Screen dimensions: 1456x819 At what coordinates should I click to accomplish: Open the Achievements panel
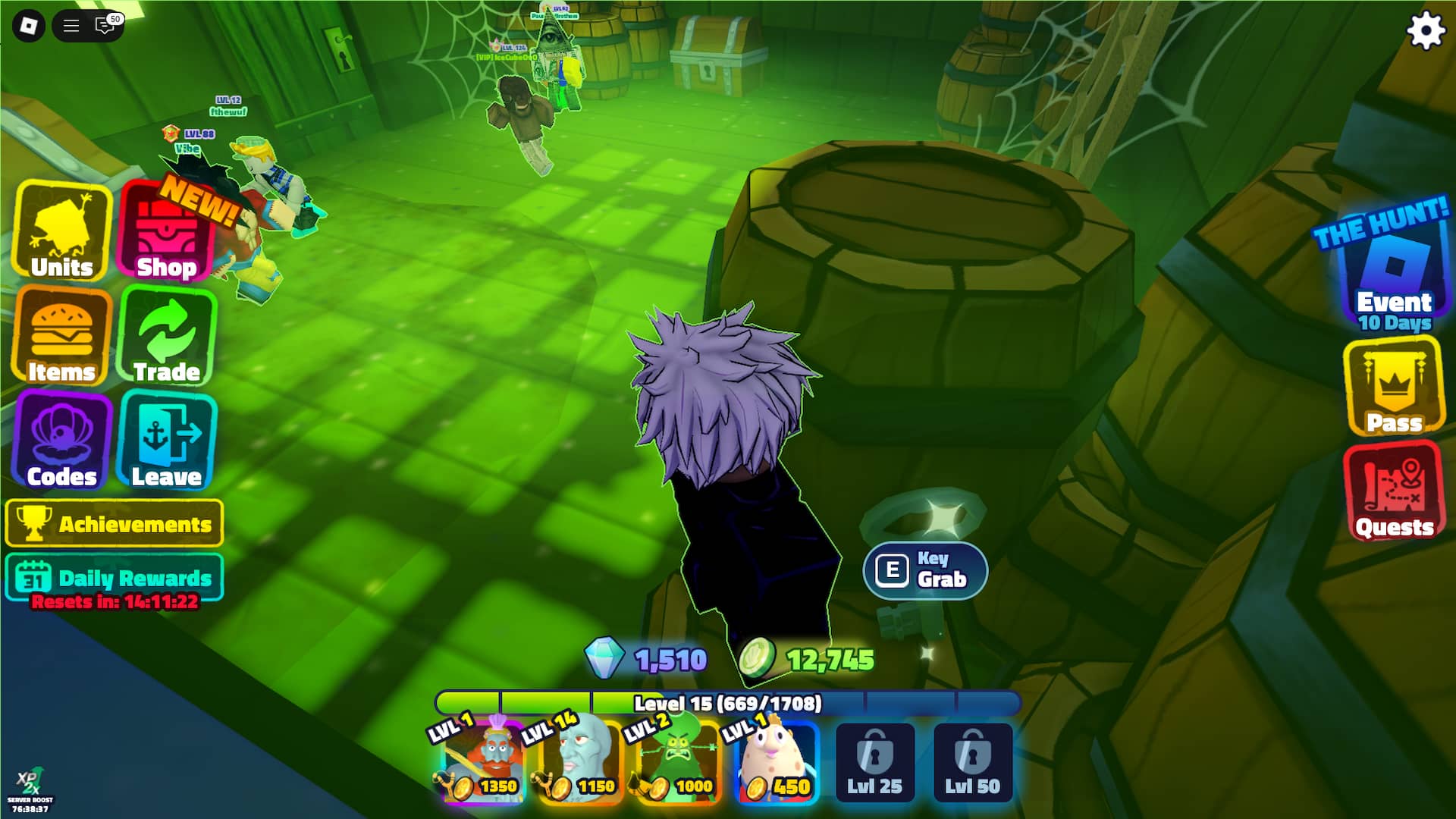point(114,523)
